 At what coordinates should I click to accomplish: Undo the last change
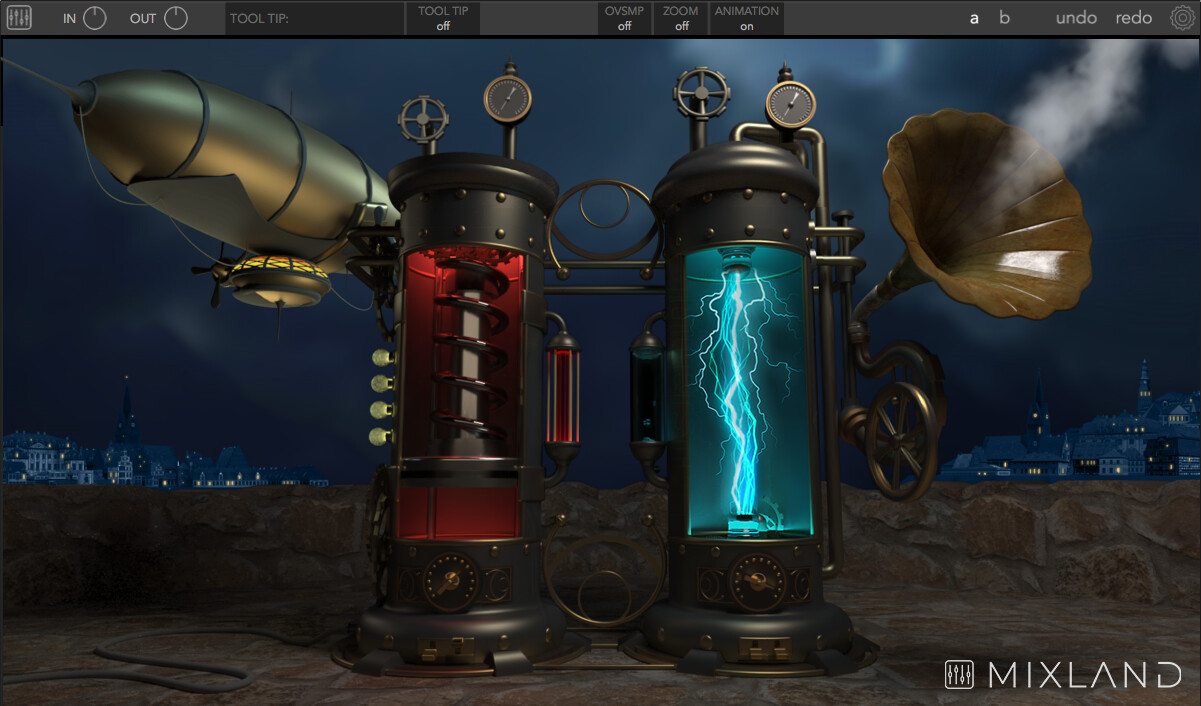(1076, 18)
